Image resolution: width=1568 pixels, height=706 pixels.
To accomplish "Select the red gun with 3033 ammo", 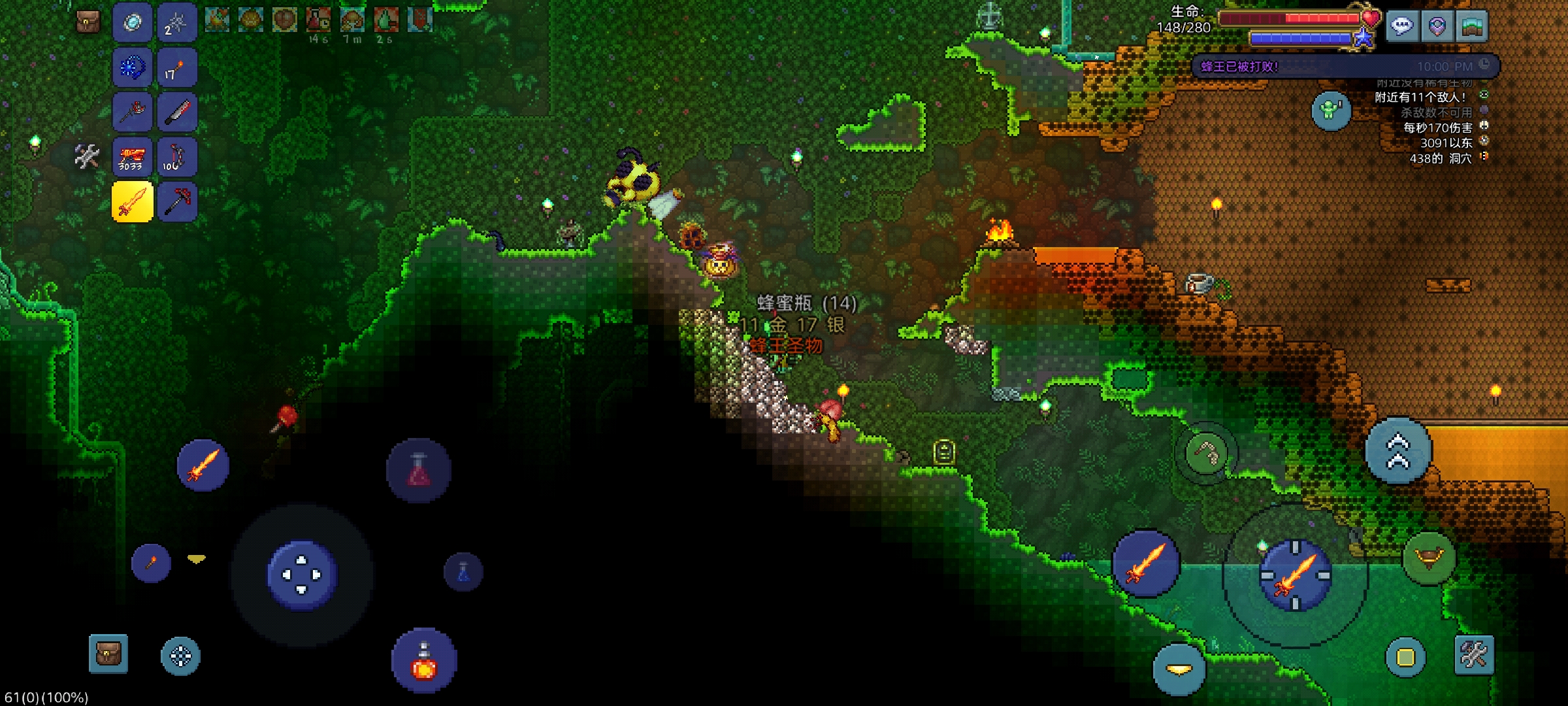I will 133,157.
